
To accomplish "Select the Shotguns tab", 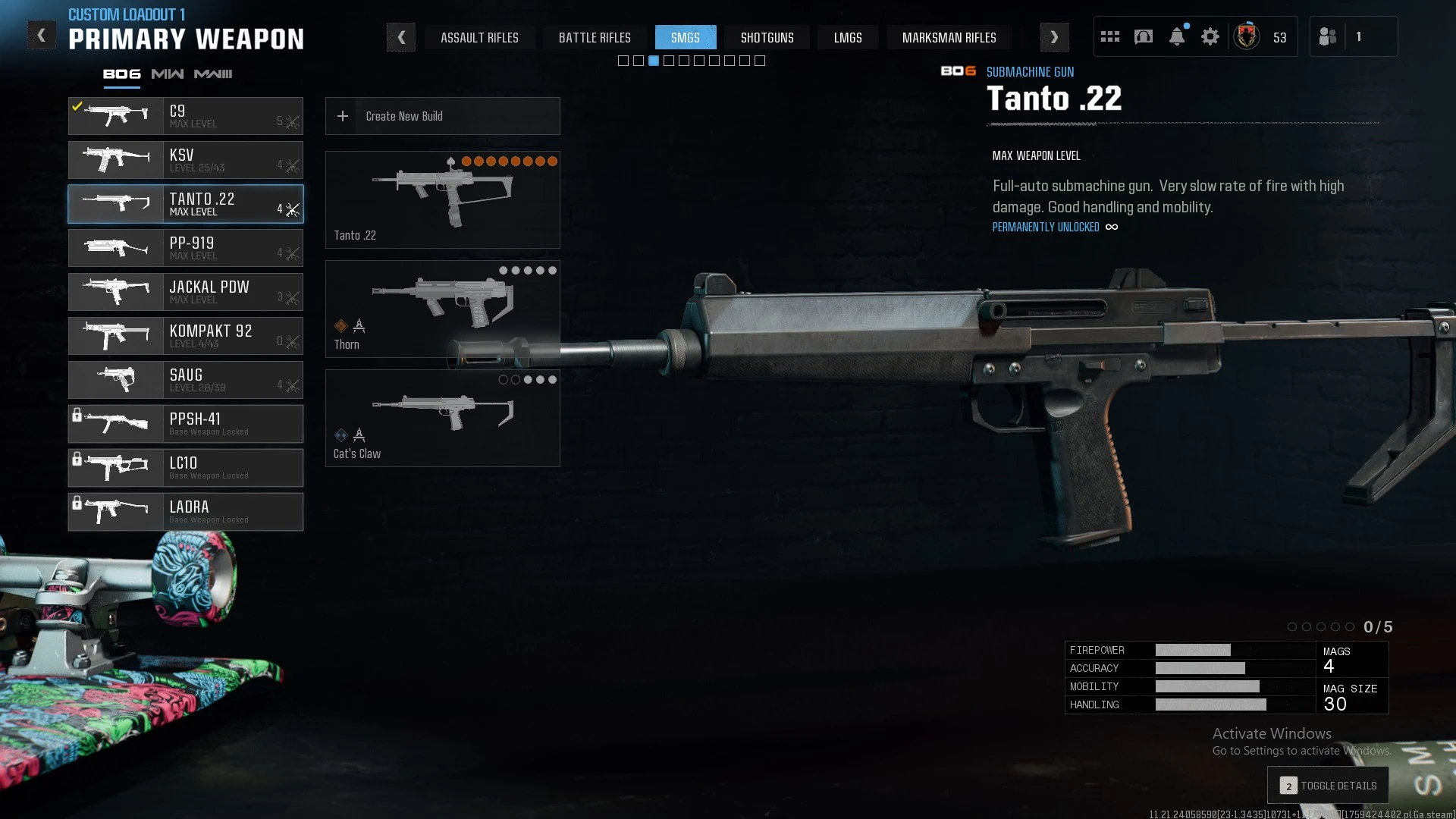I will point(767,37).
